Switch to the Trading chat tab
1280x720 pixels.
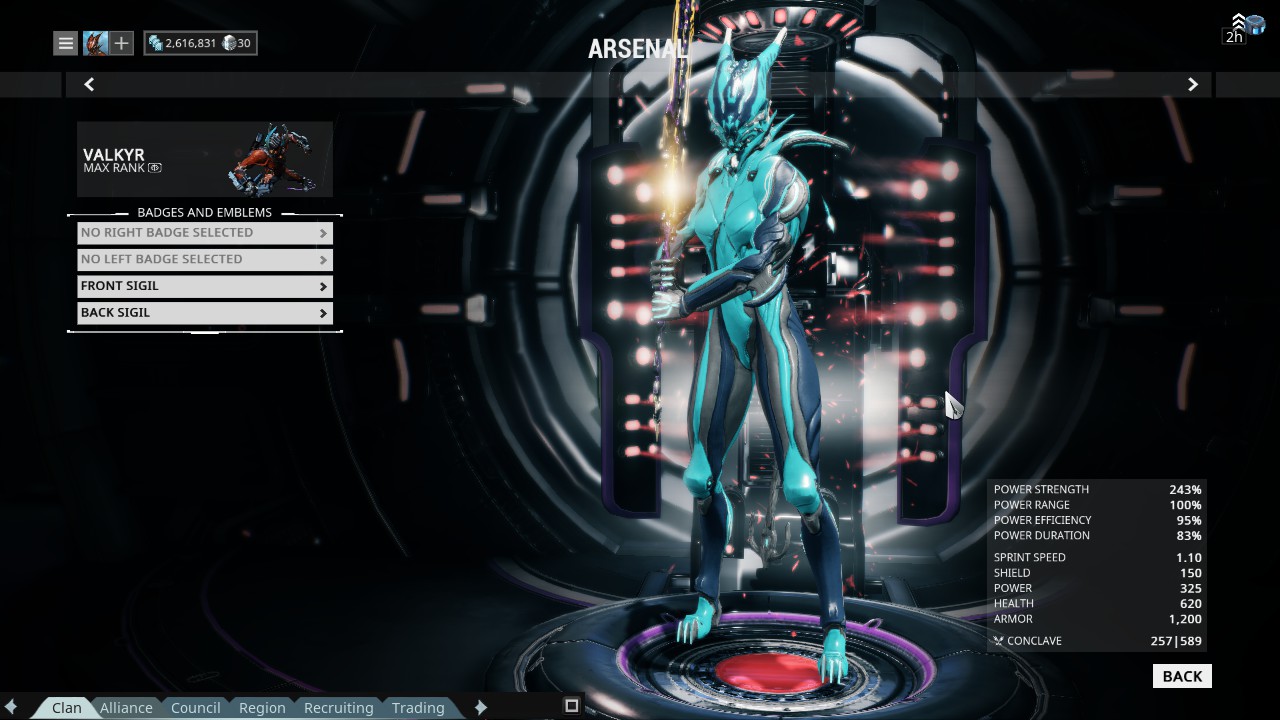click(x=418, y=707)
